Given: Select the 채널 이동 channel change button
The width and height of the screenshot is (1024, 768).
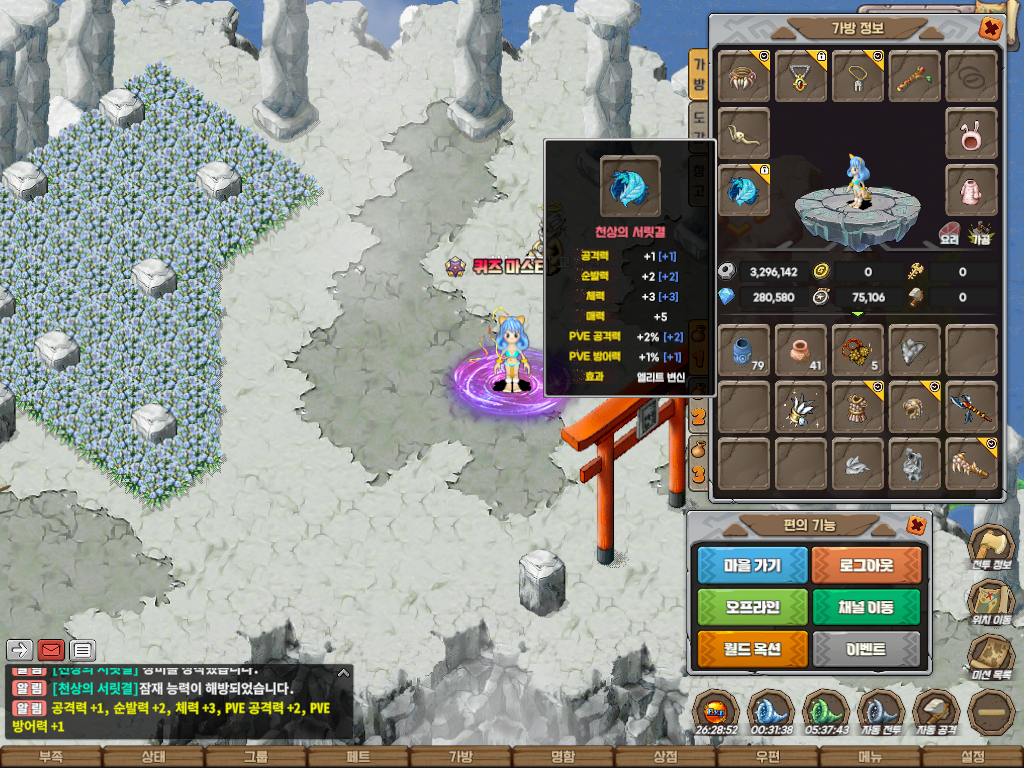Looking at the screenshot, I should pyautogui.click(x=866, y=607).
